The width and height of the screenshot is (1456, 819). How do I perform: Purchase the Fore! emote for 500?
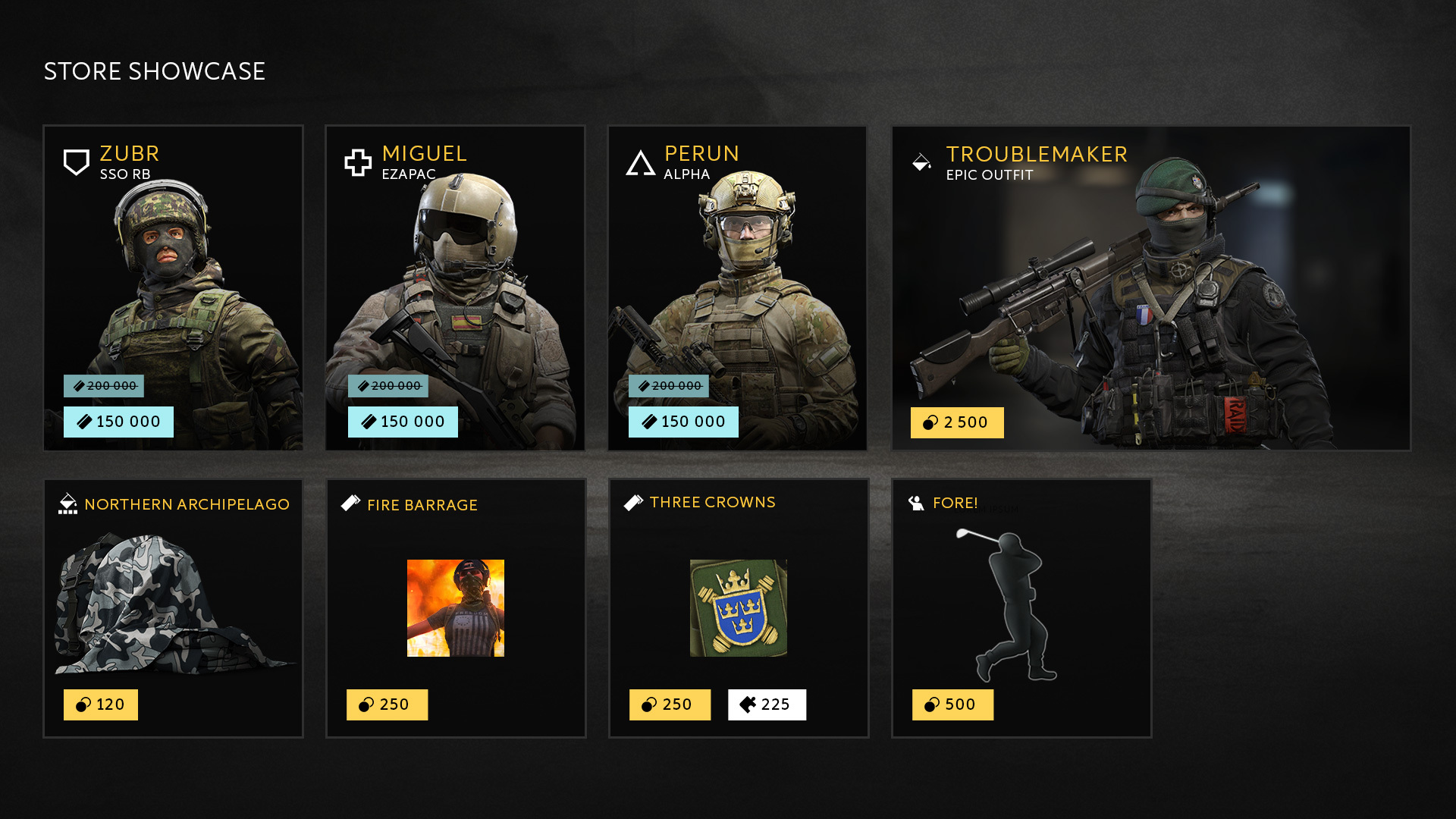pyautogui.click(x=952, y=704)
